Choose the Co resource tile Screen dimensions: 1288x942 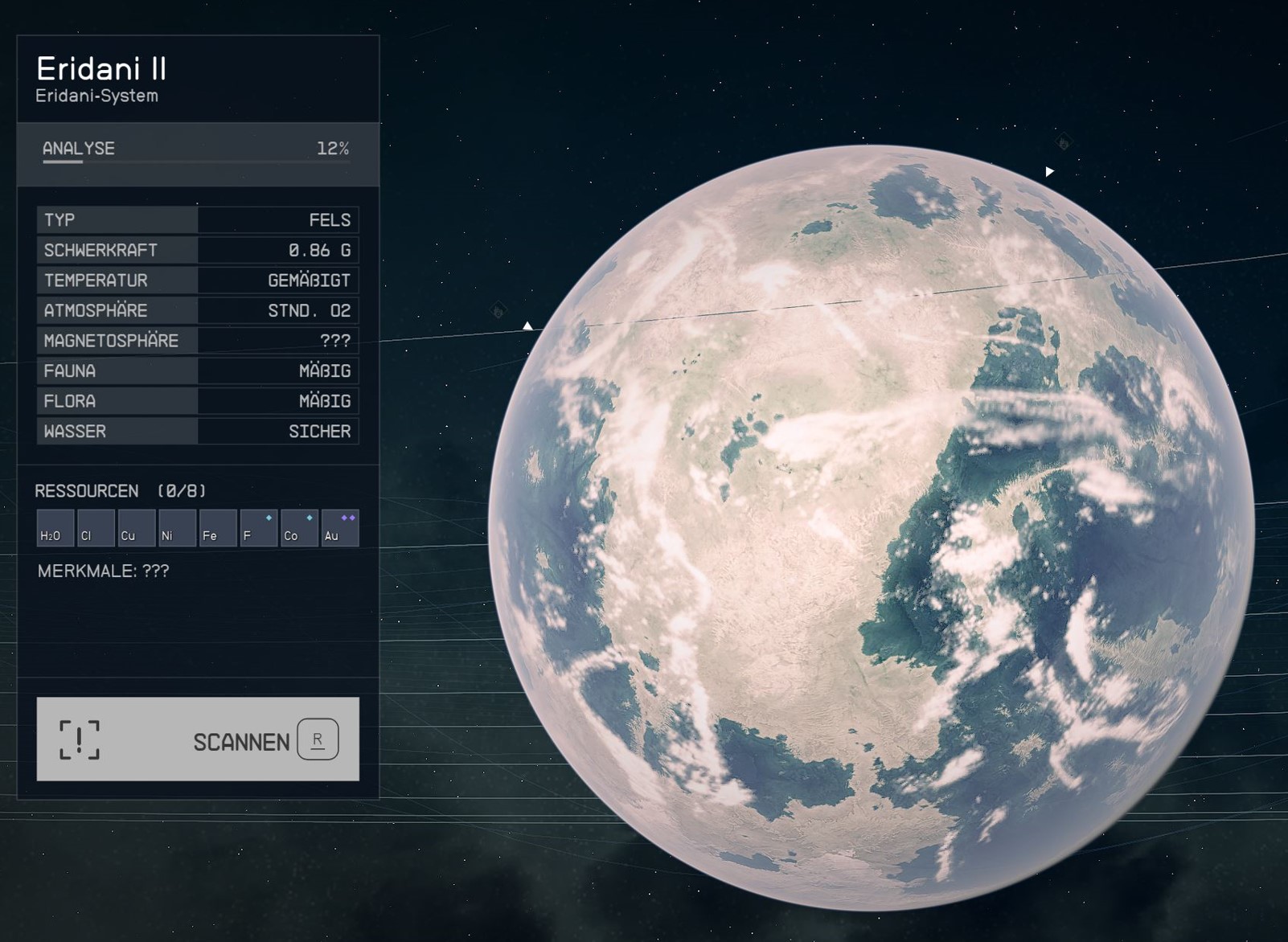click(299, 528)
